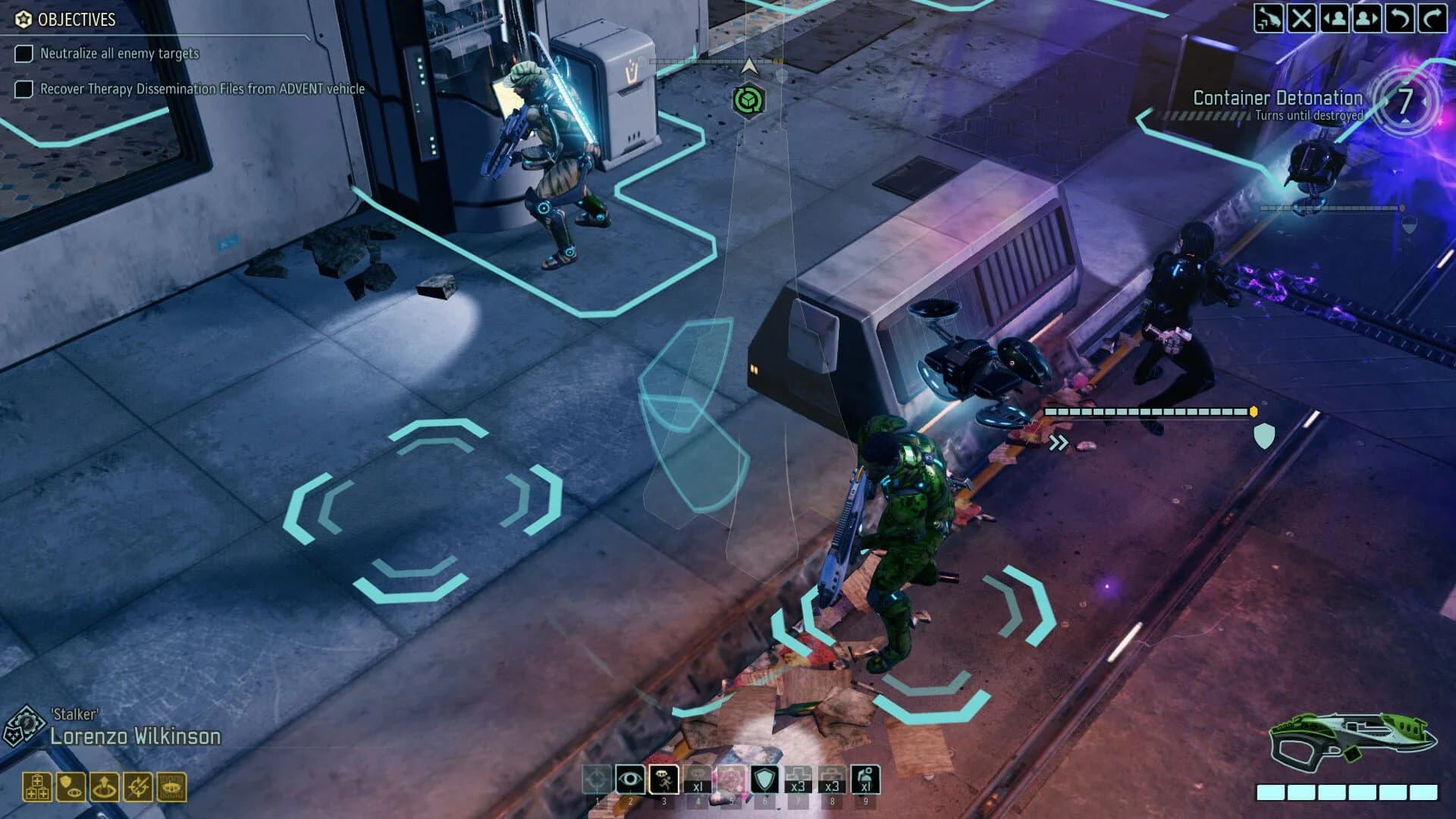This screenshot has height=819, width=1456.
Task: Click the shield-and-eye buff icon bottom left
Action: 70,785
